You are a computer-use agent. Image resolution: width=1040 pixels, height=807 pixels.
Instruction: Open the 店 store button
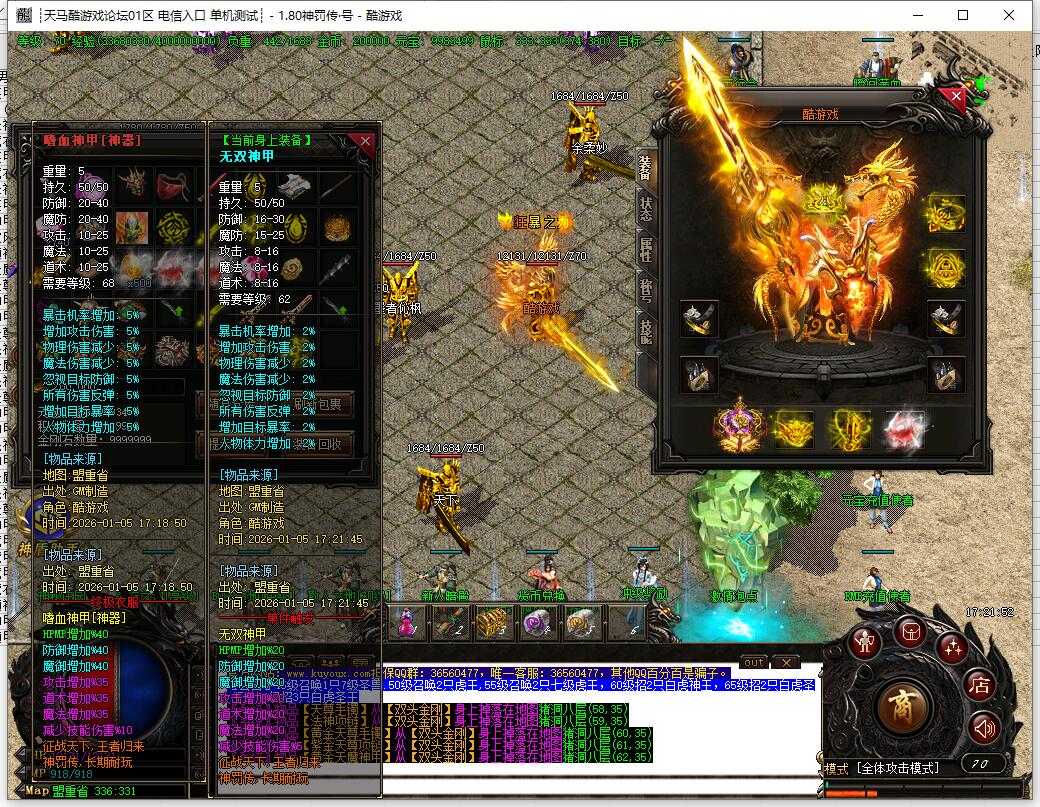pyautogui.click(x=979, y=686)
